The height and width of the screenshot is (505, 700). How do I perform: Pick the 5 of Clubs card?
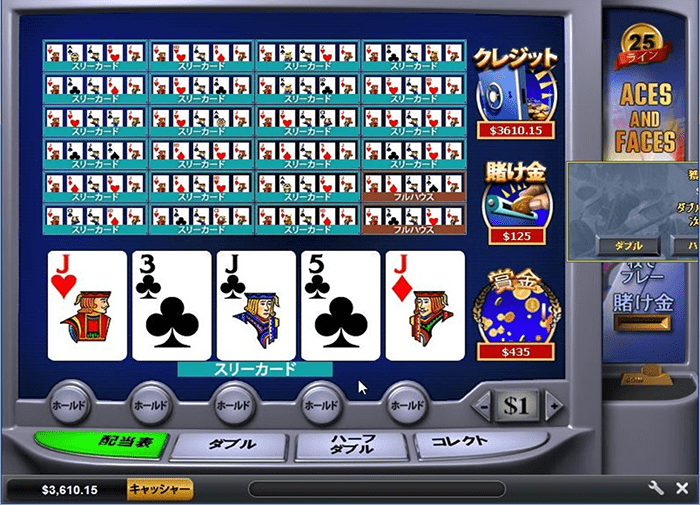pos(341,305)
